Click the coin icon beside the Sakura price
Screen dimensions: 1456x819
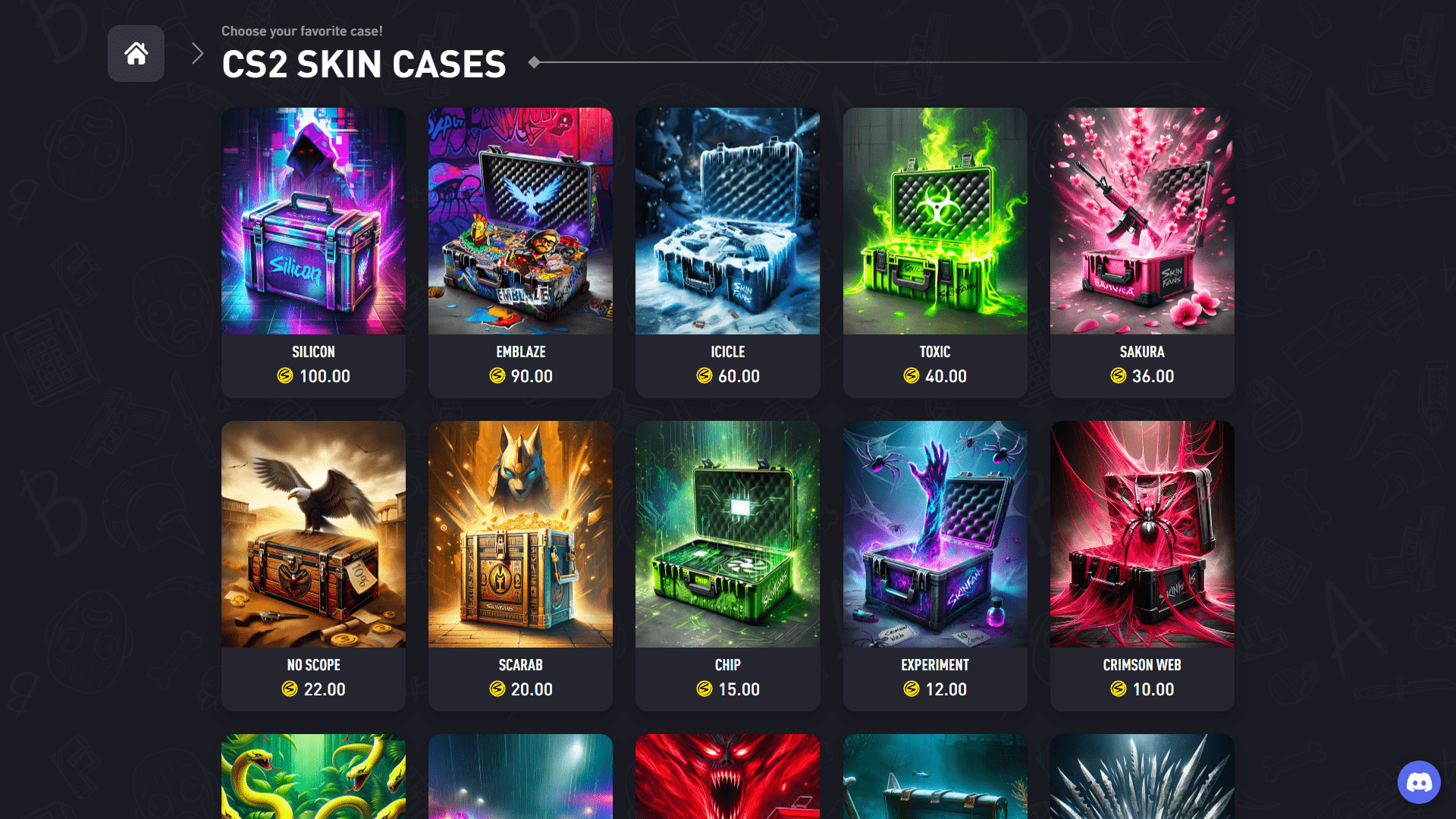[1117, 376]
